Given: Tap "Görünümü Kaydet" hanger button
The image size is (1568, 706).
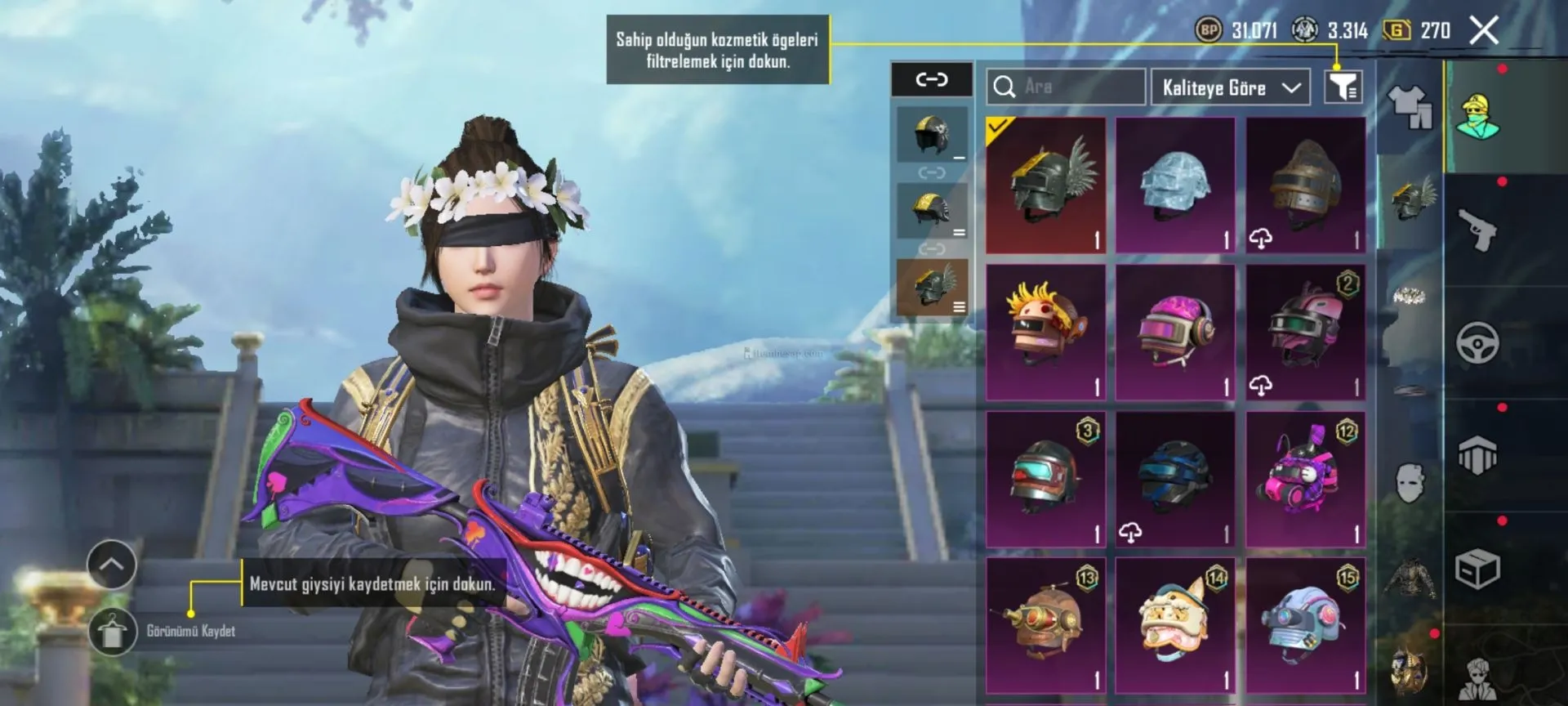Looking at the screenshot, I should 112,632.
